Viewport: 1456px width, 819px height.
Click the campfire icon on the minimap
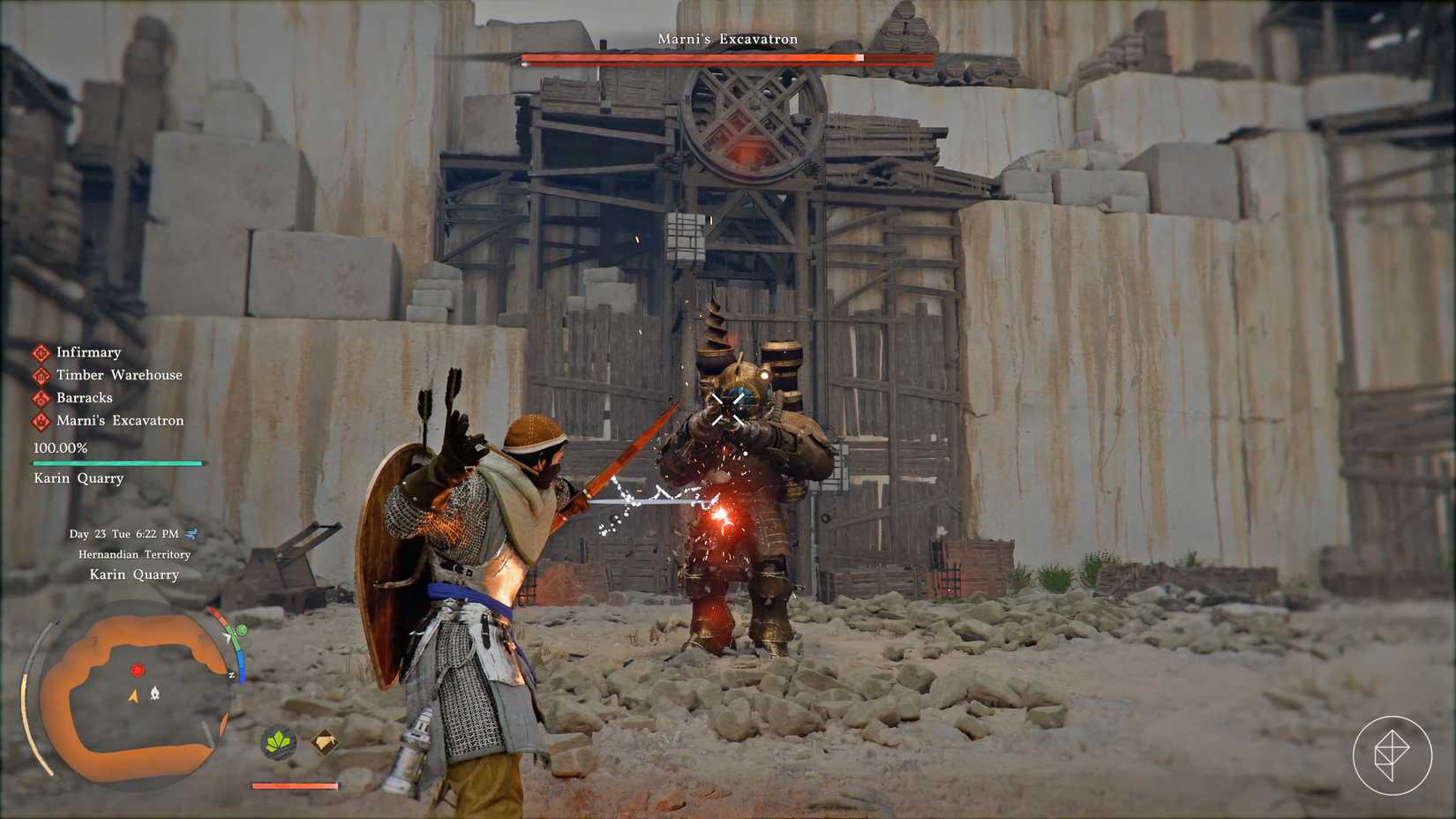click(x=155, y=692)
